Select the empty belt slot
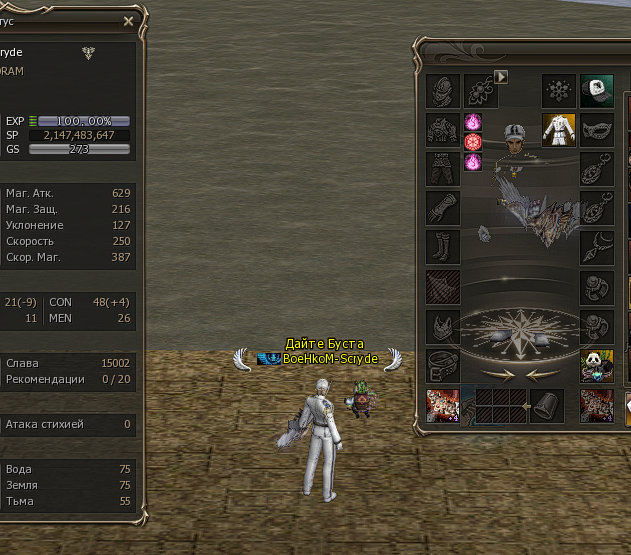Image resolution: width=631 pixels, height=555 pixels. [443, 365]
